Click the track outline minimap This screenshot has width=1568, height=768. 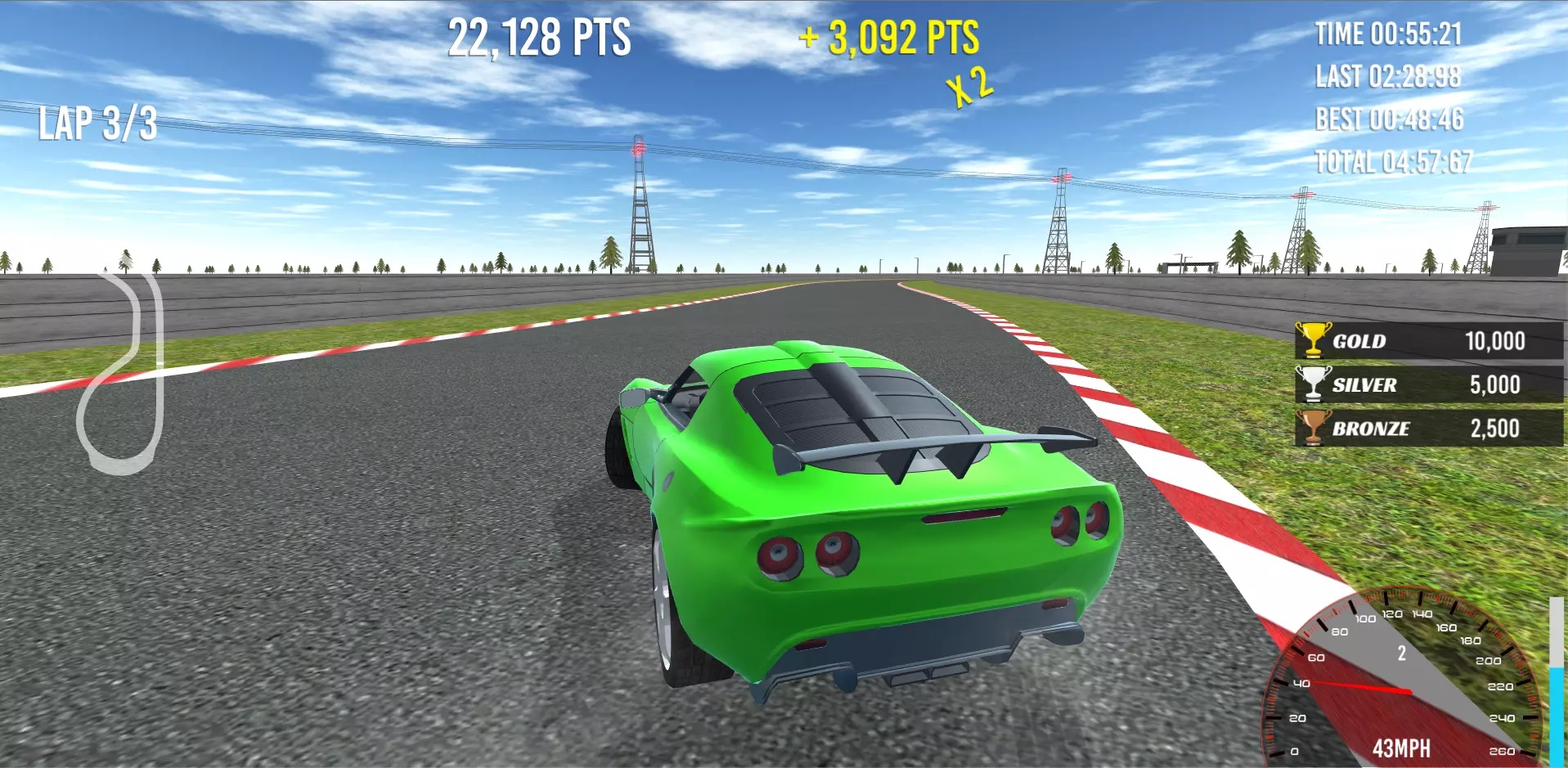point(123,372)
